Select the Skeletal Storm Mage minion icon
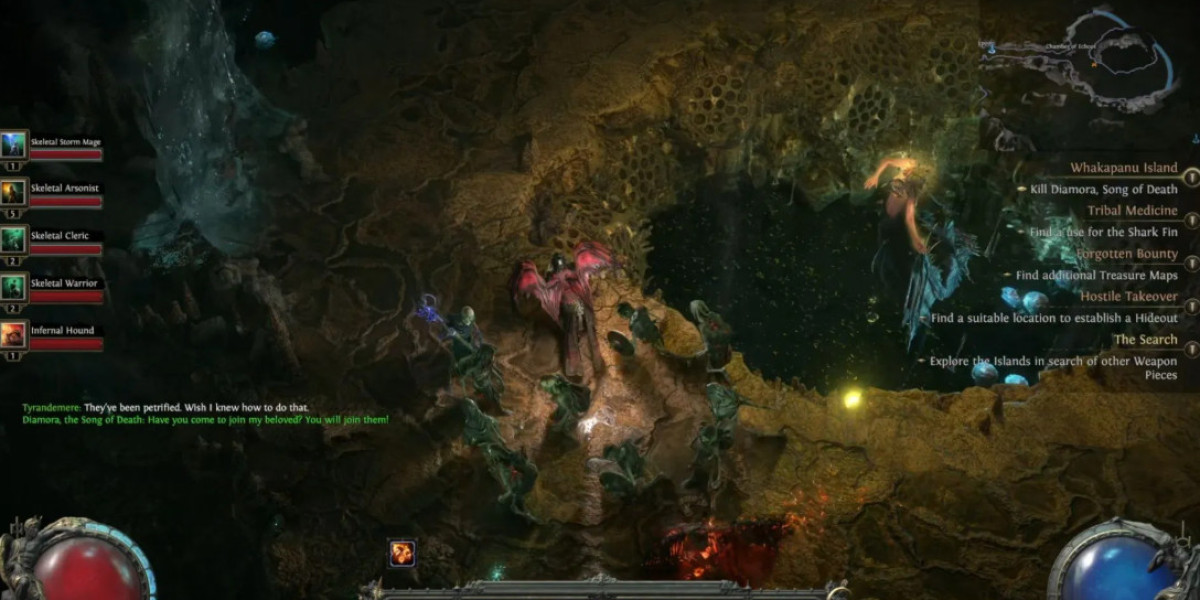 (x=14, y=145)
